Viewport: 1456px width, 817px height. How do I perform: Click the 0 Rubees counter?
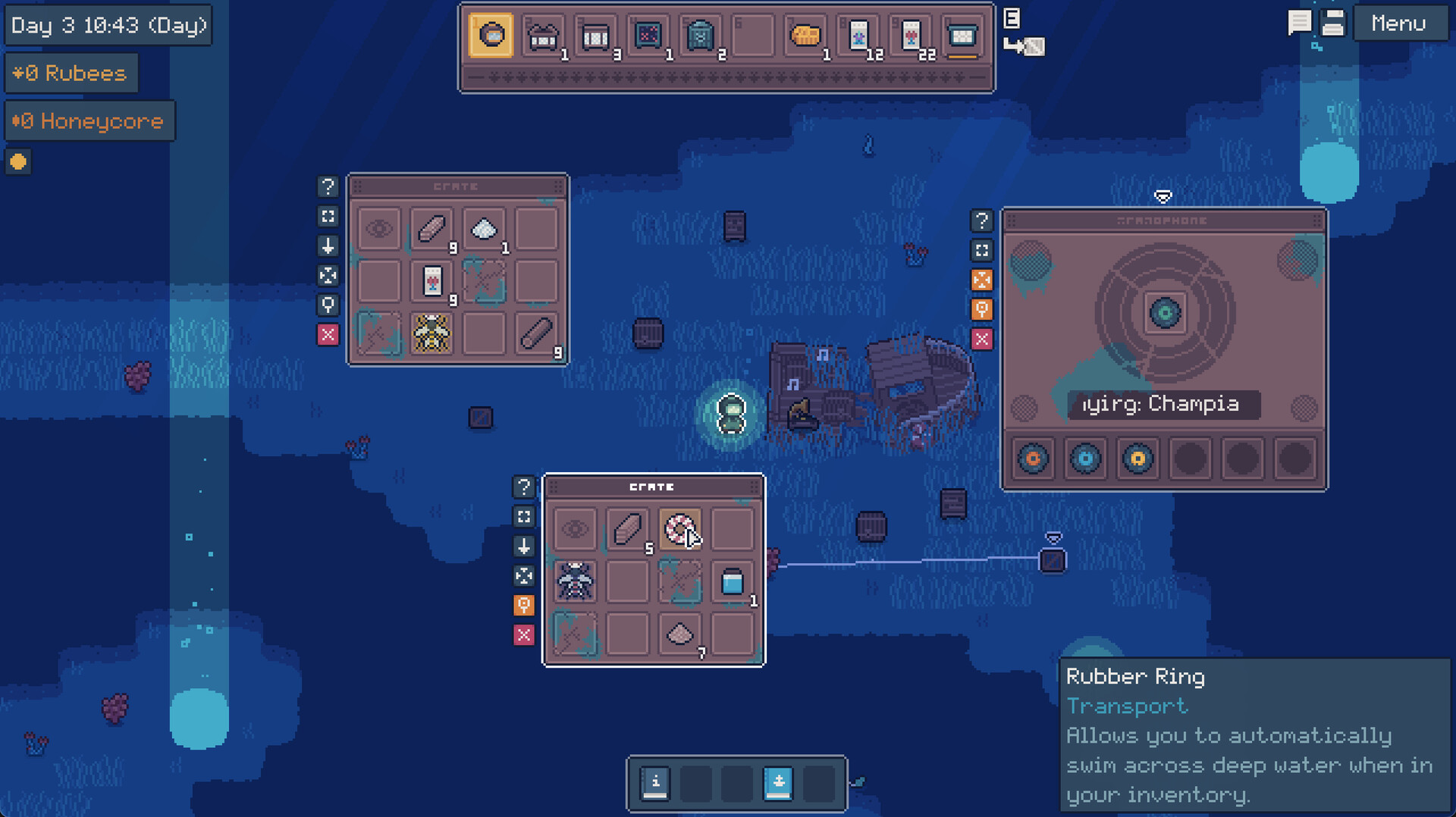tap(71, 73)
